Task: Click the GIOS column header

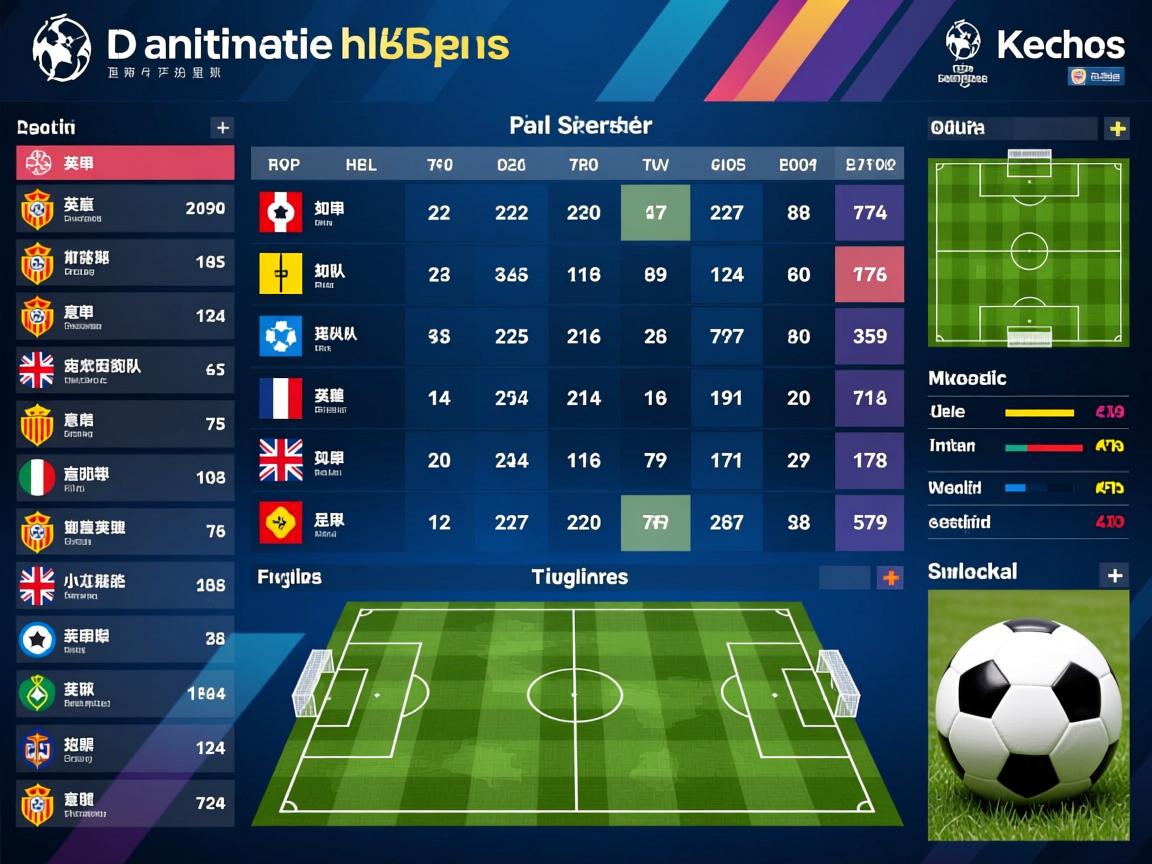Action: coord(727,164)
